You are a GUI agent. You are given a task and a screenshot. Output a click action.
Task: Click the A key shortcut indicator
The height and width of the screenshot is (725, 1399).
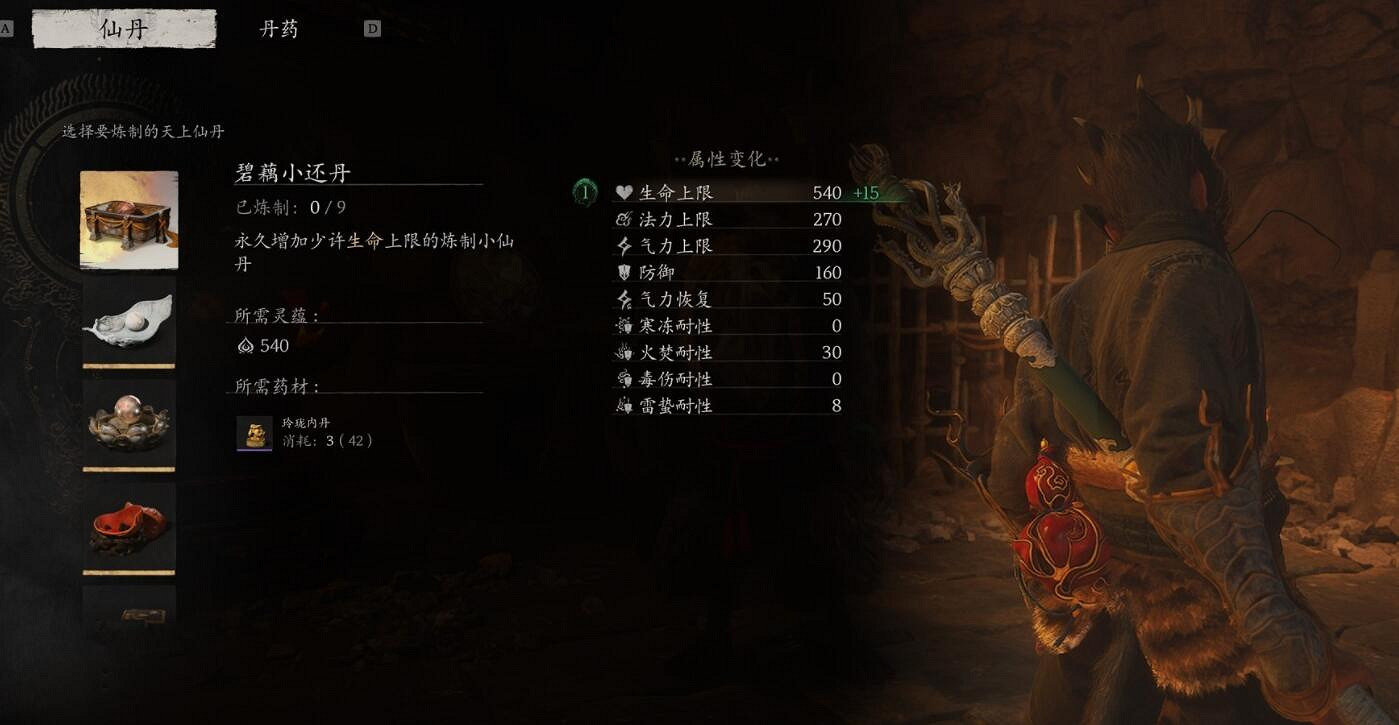click(x=7, y=28)
